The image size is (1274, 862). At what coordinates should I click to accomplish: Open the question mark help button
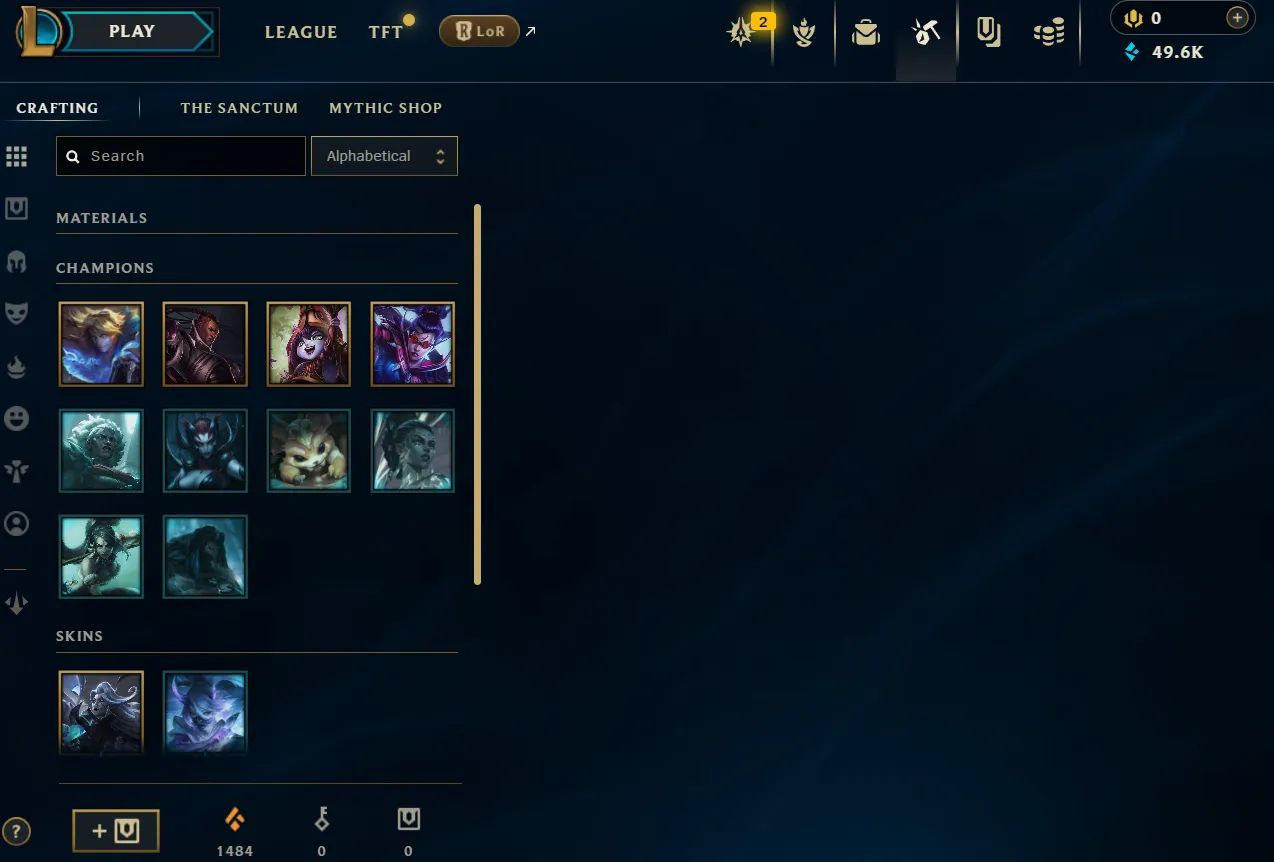(x=17, y=831)
